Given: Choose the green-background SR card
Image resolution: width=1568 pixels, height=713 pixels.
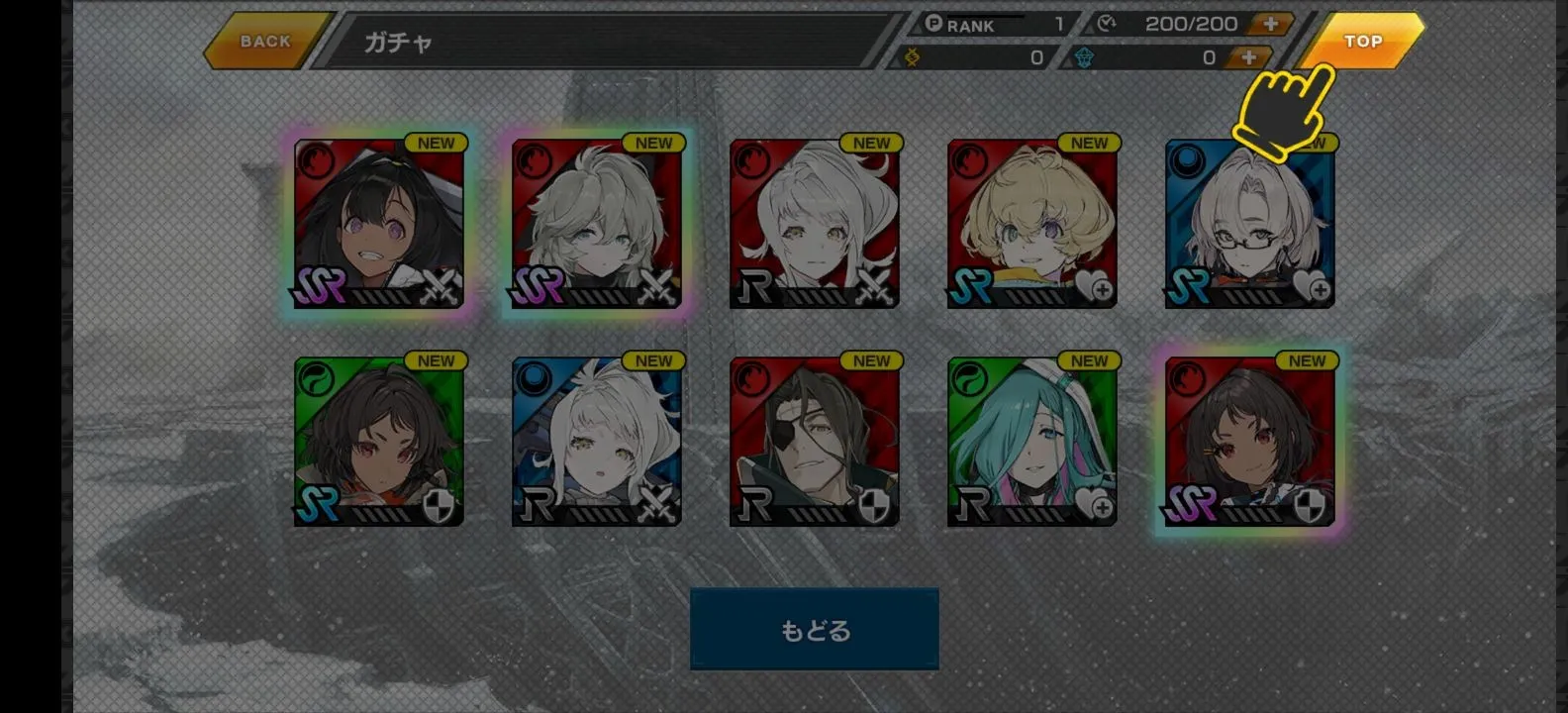Looking at the screenshot, I should click(x=379, y=442).
